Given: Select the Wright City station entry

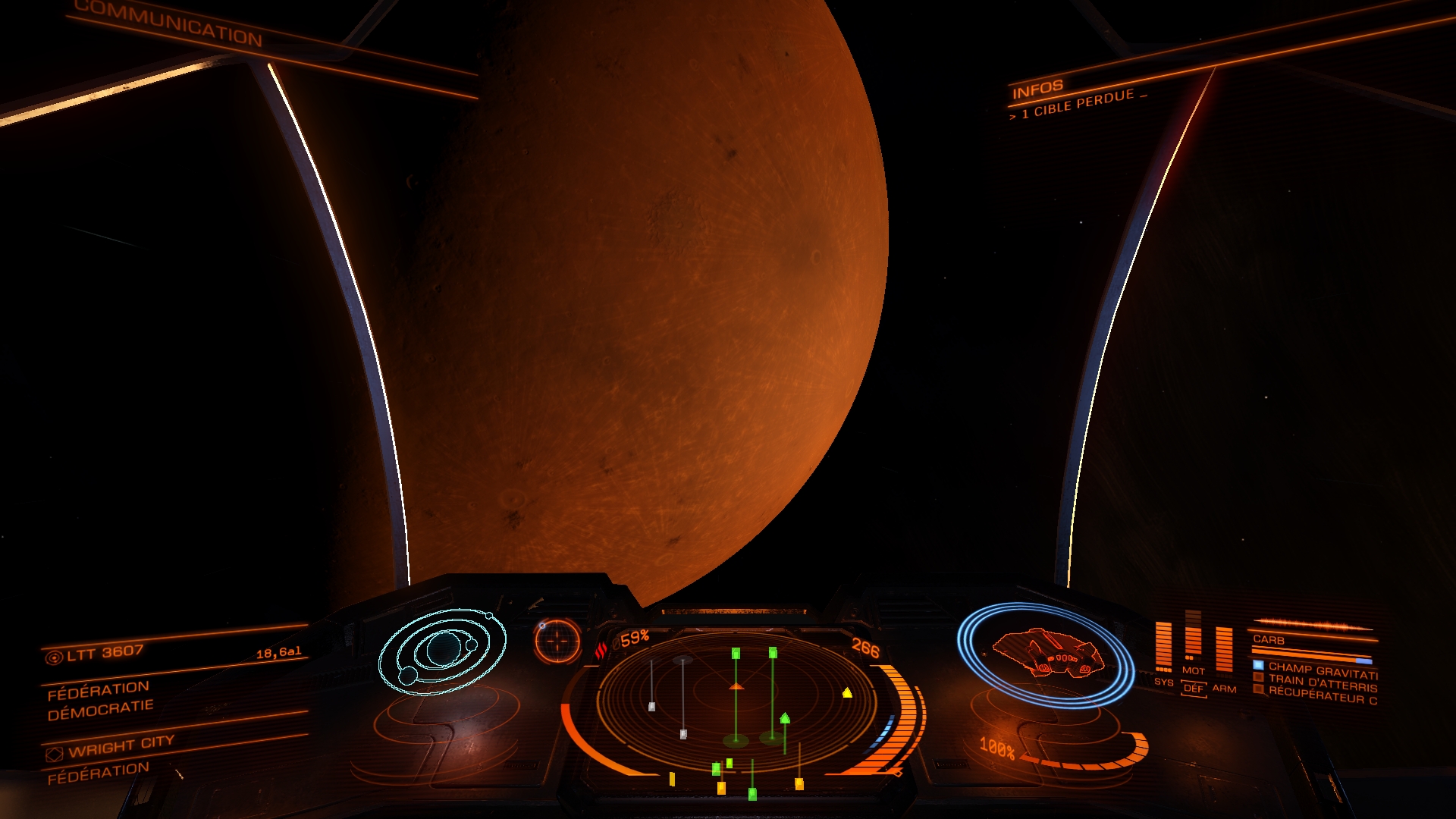Looking at the screenshot, I should [x=121, y=745].
